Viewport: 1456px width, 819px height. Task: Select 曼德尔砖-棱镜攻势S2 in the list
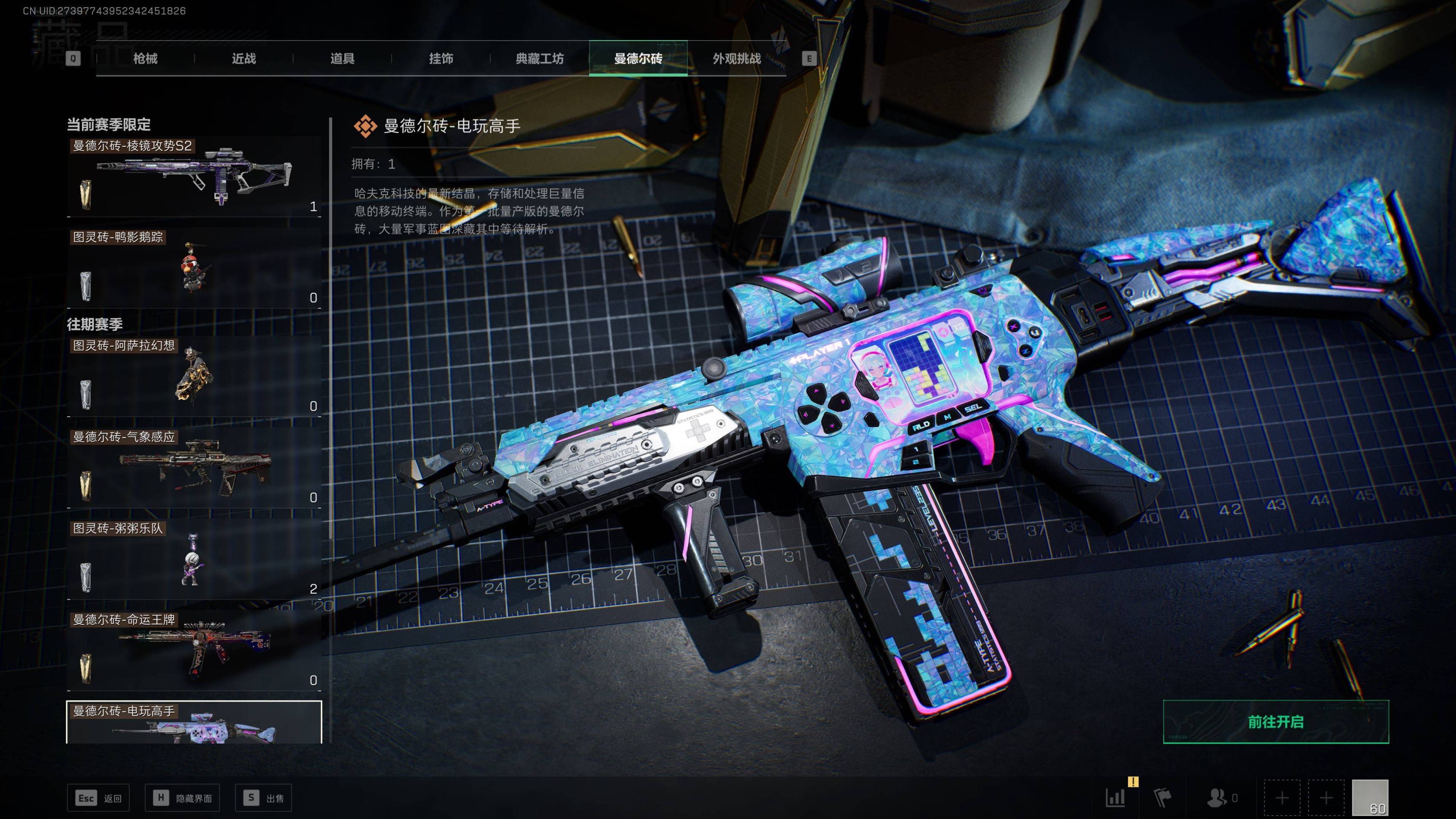194,176
